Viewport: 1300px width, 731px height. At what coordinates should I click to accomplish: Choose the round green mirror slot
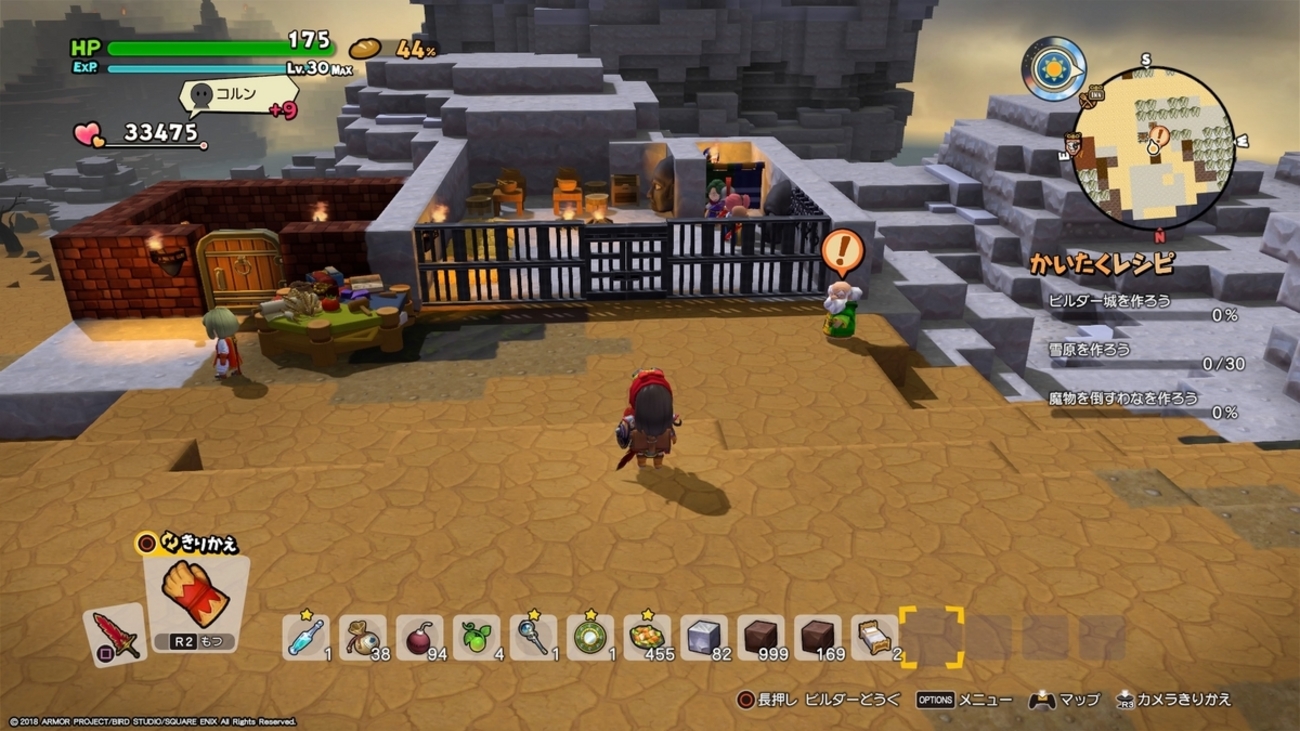tap(590, 637)
